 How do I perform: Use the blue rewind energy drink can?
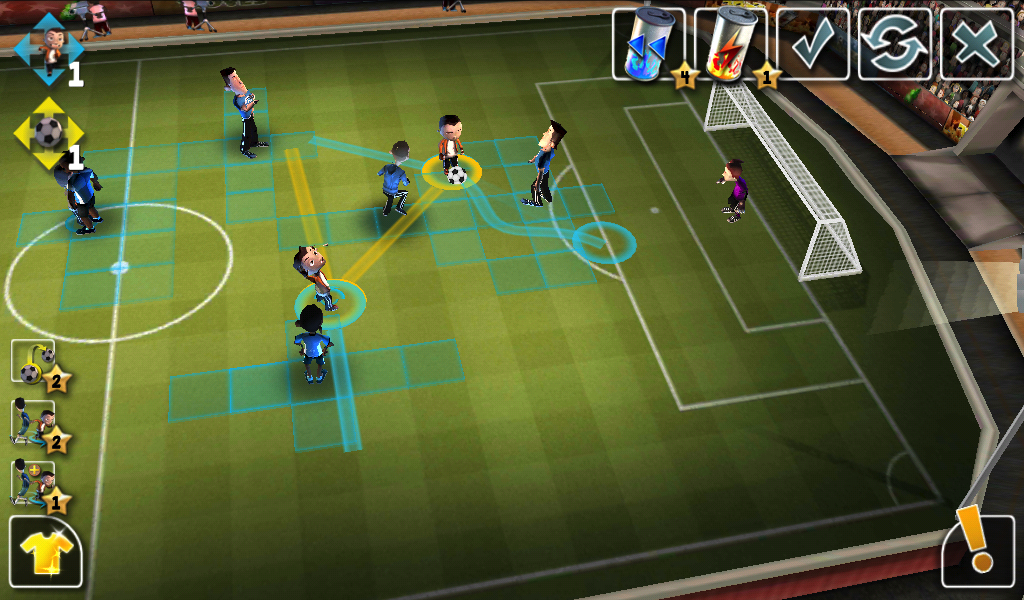coord(648,45)
